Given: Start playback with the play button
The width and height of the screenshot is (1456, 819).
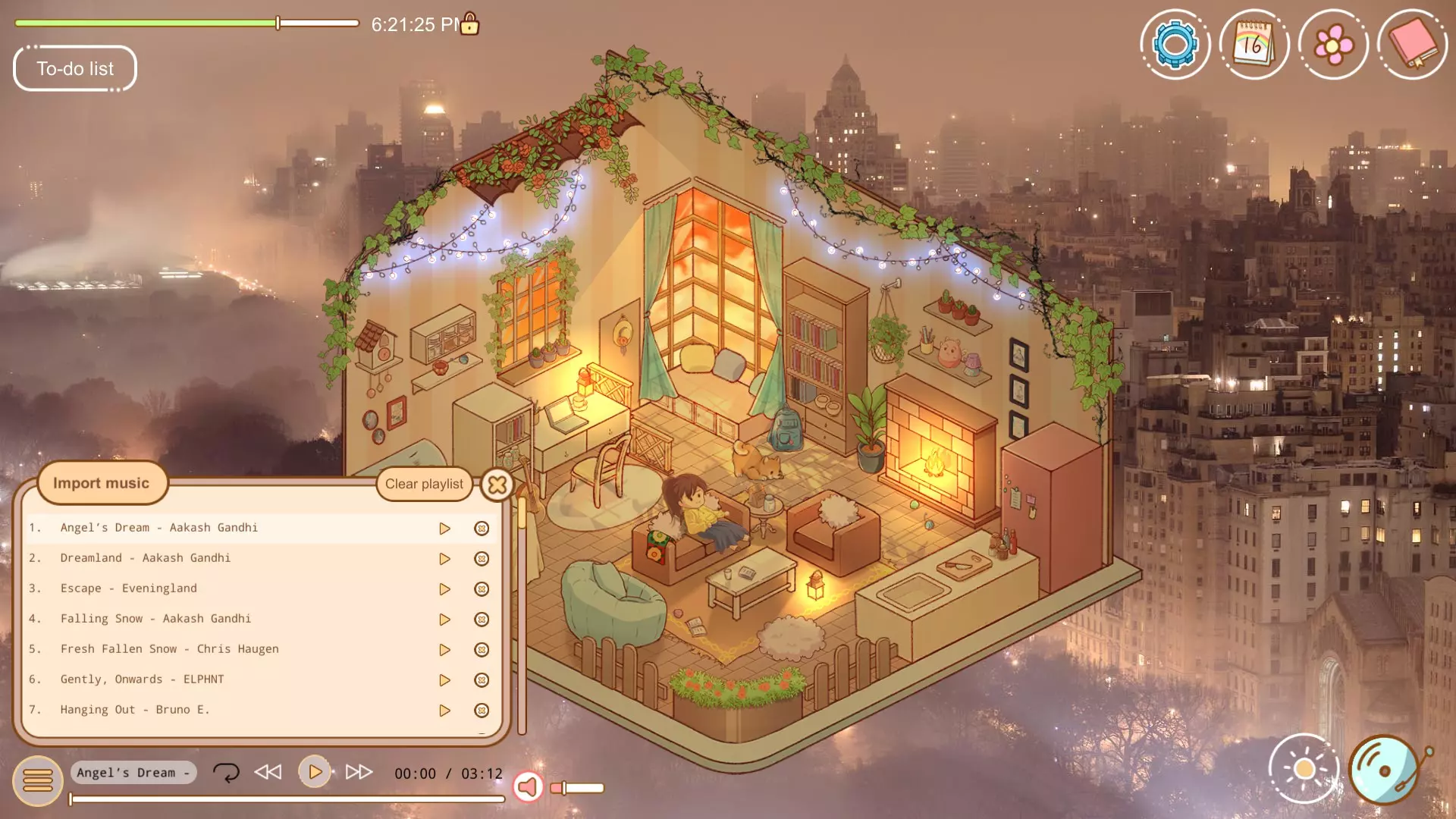Looking at the screenshot, I should (315, 772).
